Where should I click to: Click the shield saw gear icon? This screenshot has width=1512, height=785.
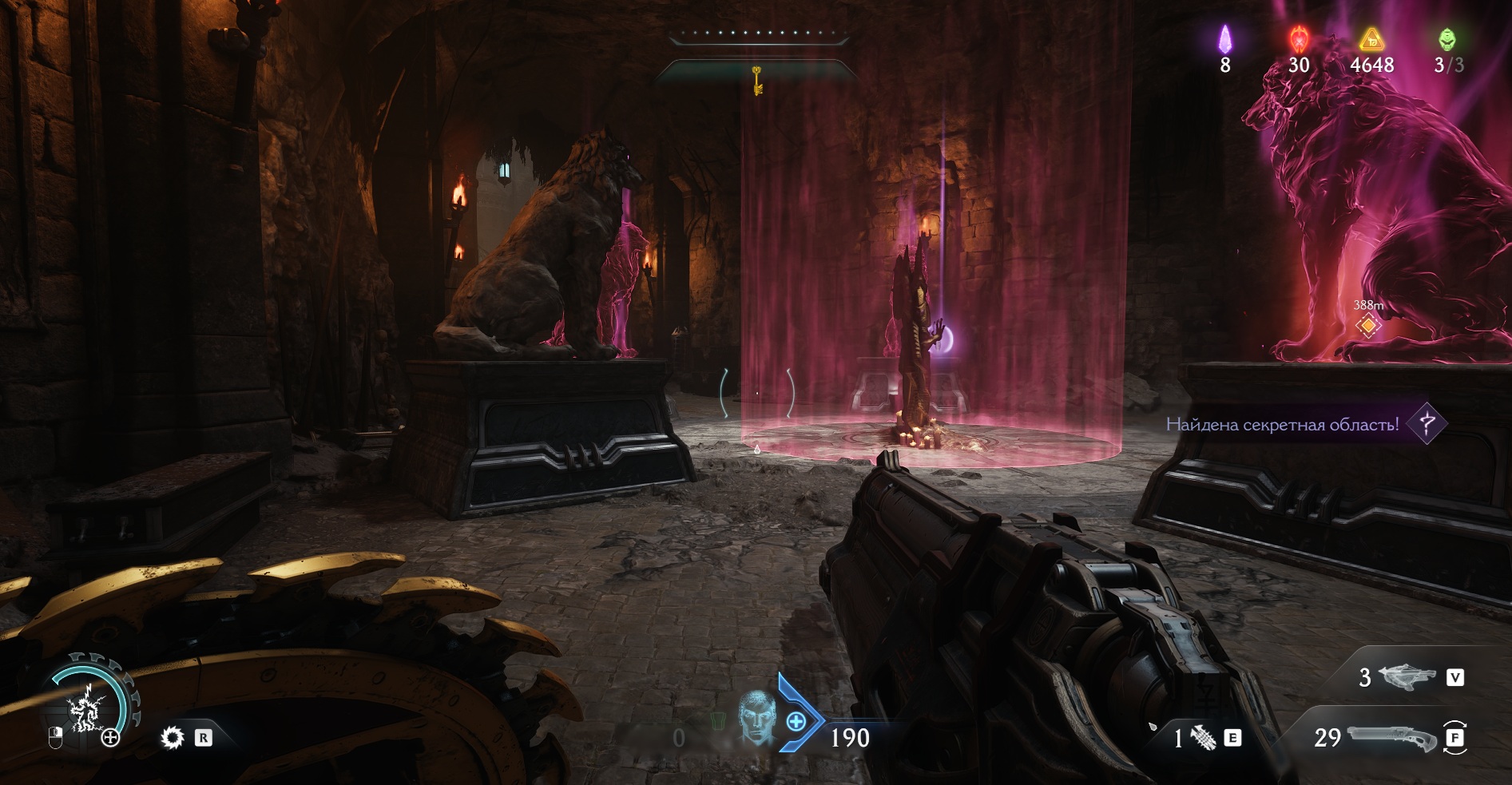(x=172, y=737)
